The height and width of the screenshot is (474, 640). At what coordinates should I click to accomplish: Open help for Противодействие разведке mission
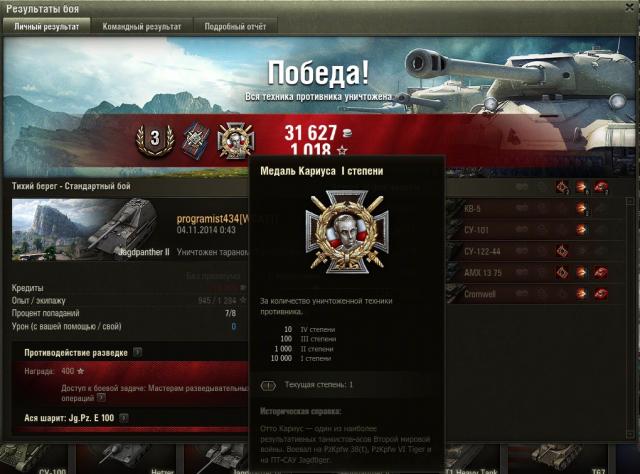pos(137,352)
